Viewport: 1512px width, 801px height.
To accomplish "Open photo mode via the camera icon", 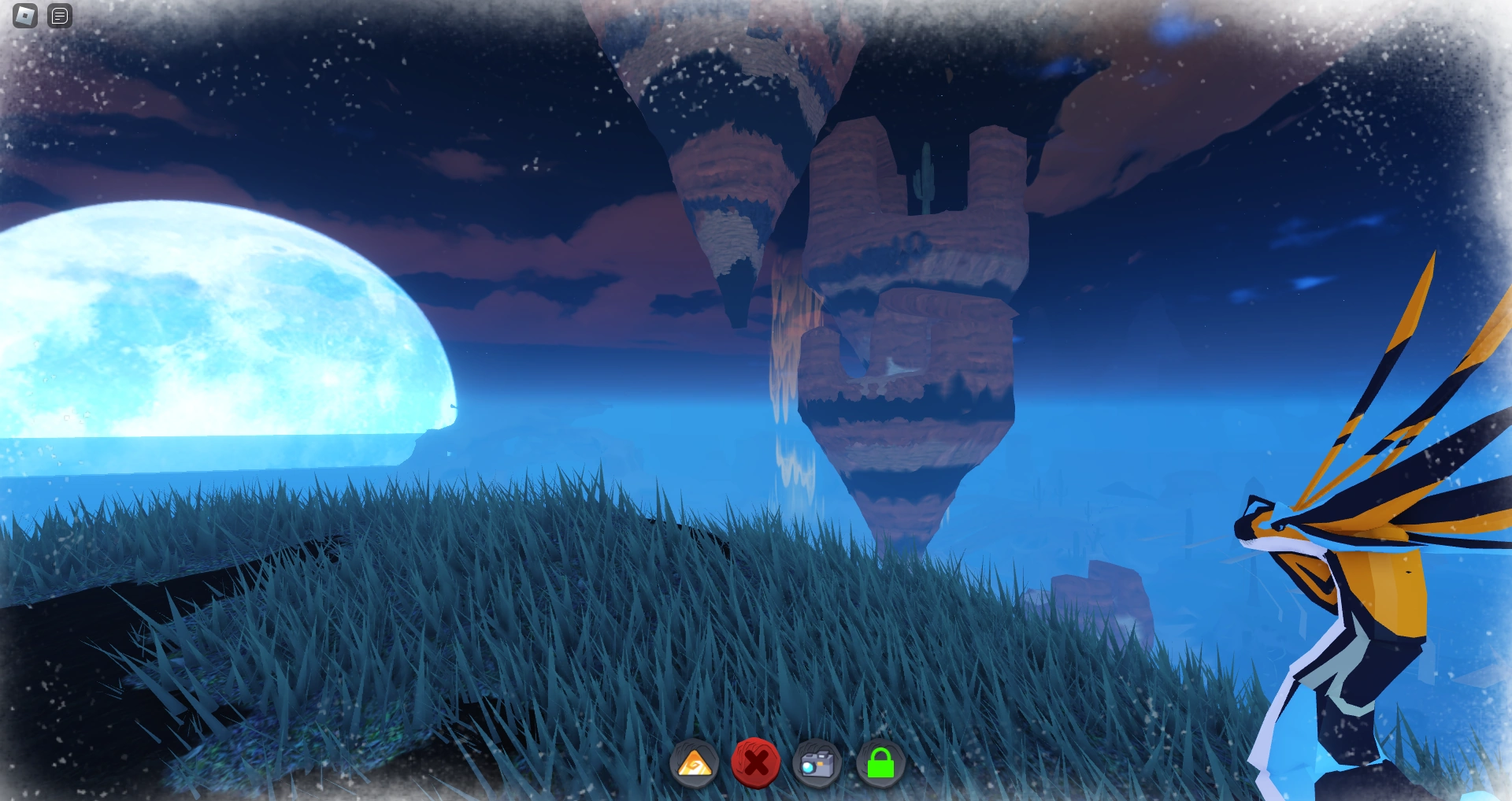I will [816, 763].
